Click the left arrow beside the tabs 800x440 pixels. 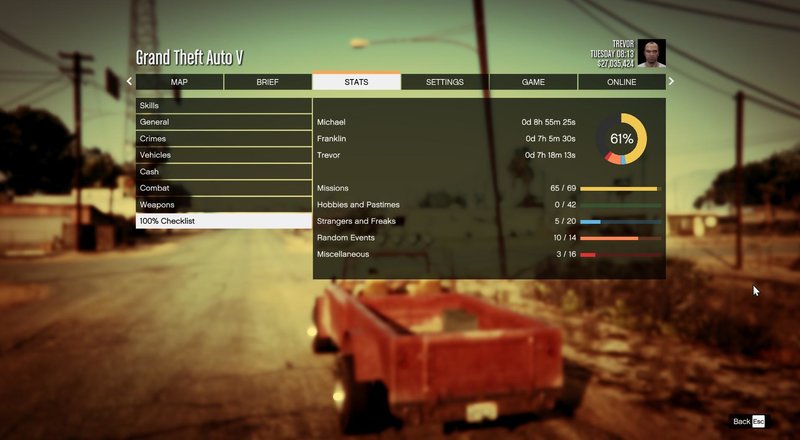coord(129,82)
